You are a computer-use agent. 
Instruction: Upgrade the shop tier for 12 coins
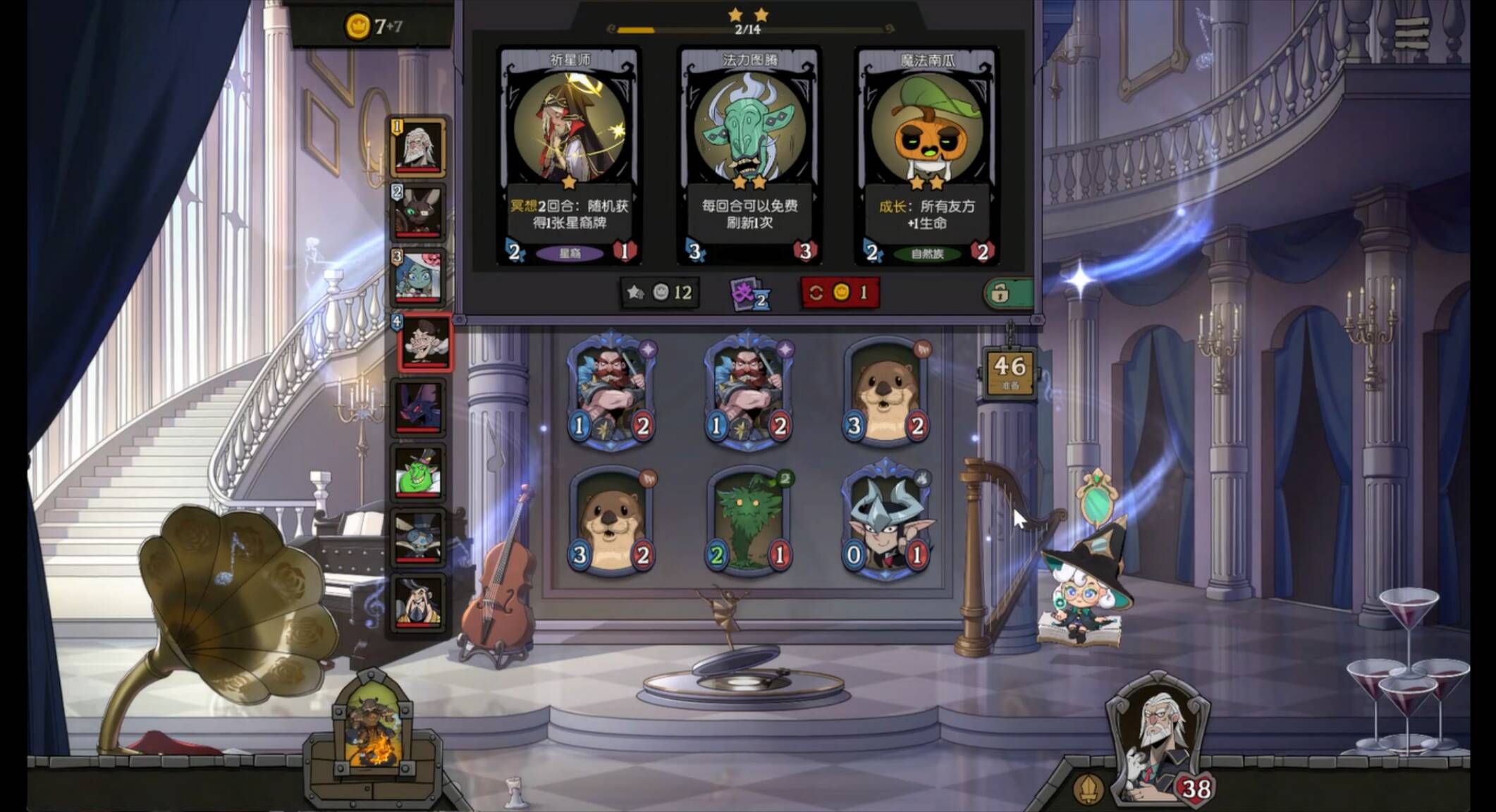pos(660,293)
